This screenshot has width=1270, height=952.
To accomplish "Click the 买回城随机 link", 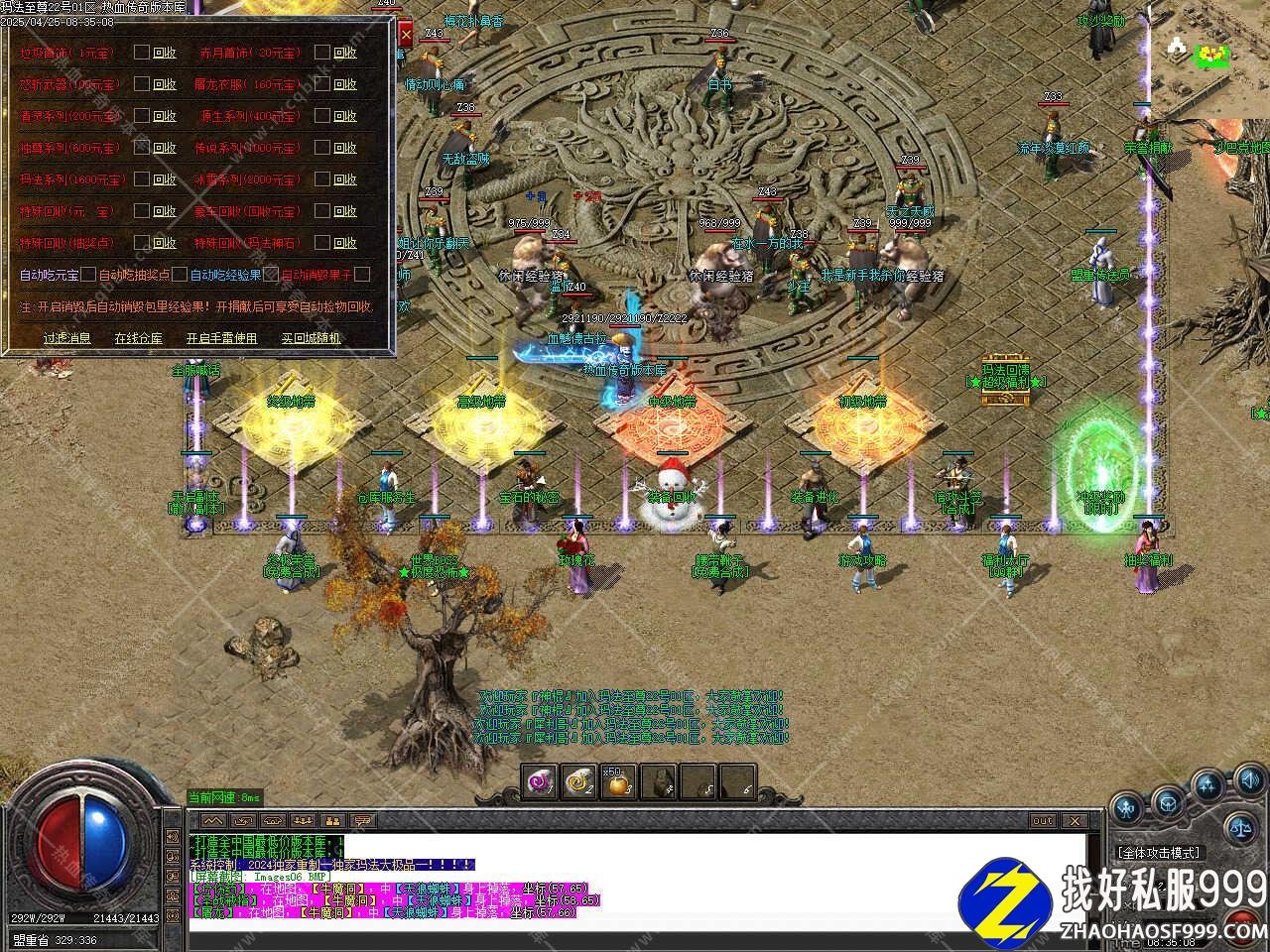I will click(x=311, y=338).
